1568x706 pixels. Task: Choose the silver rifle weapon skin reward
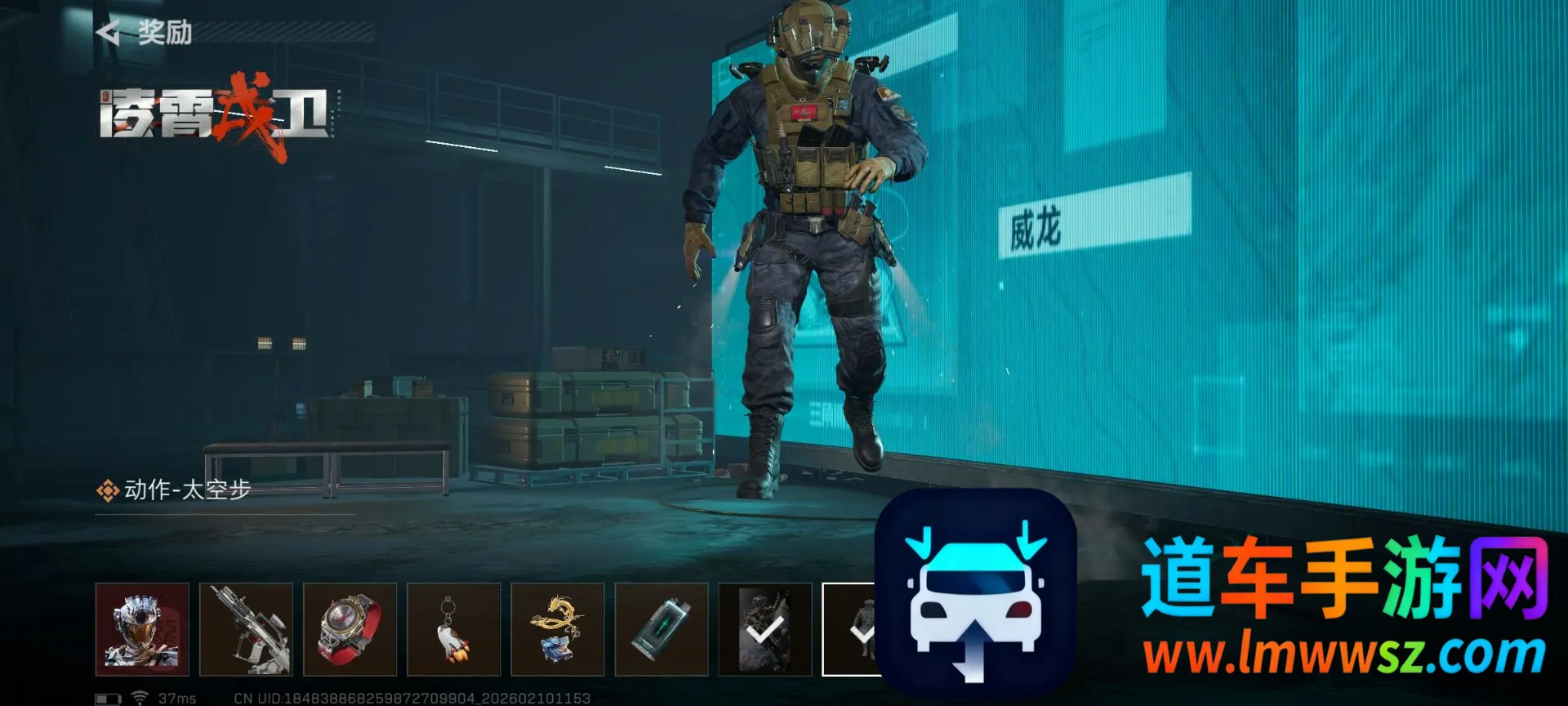point(246,629)
